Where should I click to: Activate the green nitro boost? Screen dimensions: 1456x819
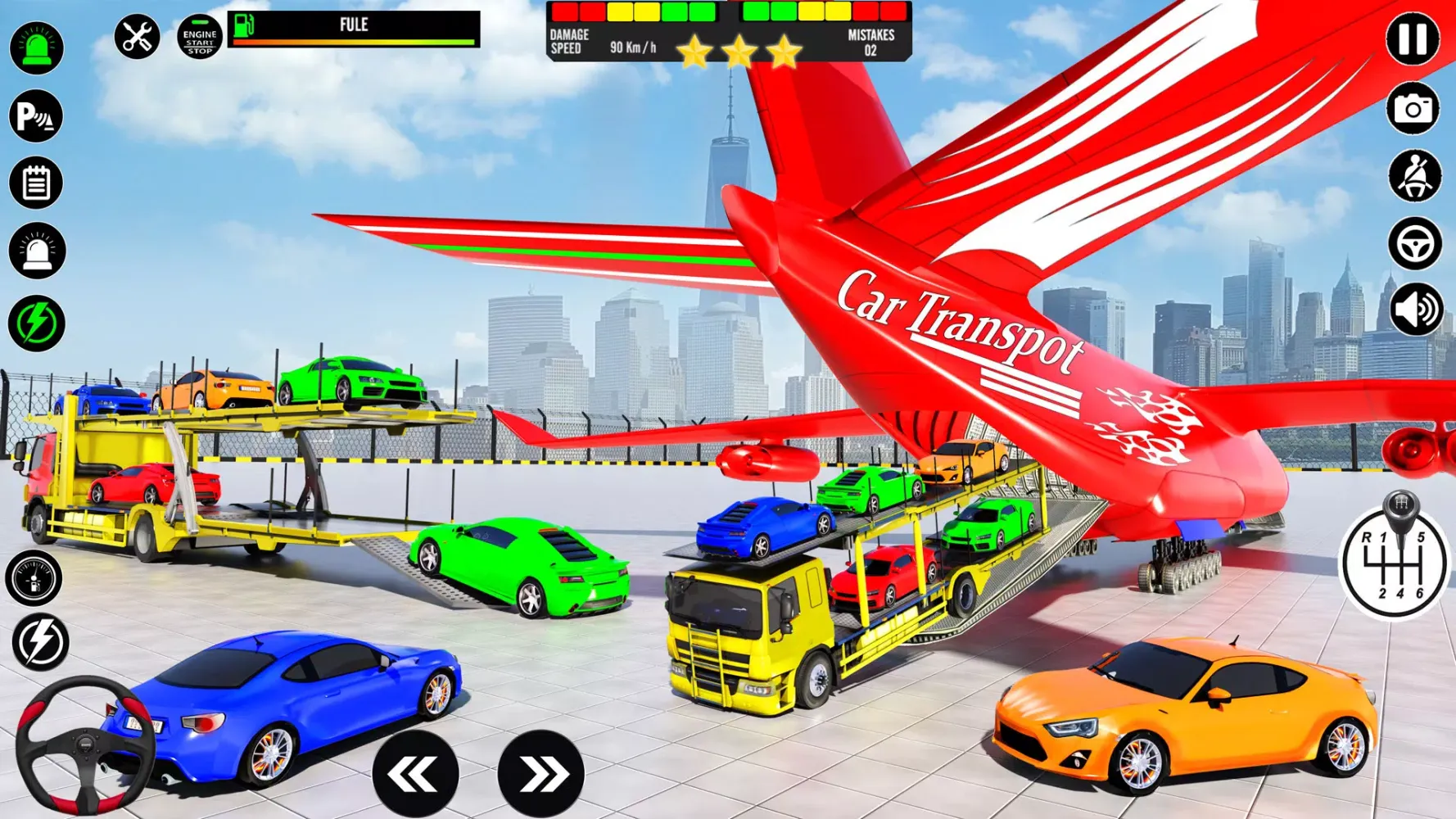[35, 323]
